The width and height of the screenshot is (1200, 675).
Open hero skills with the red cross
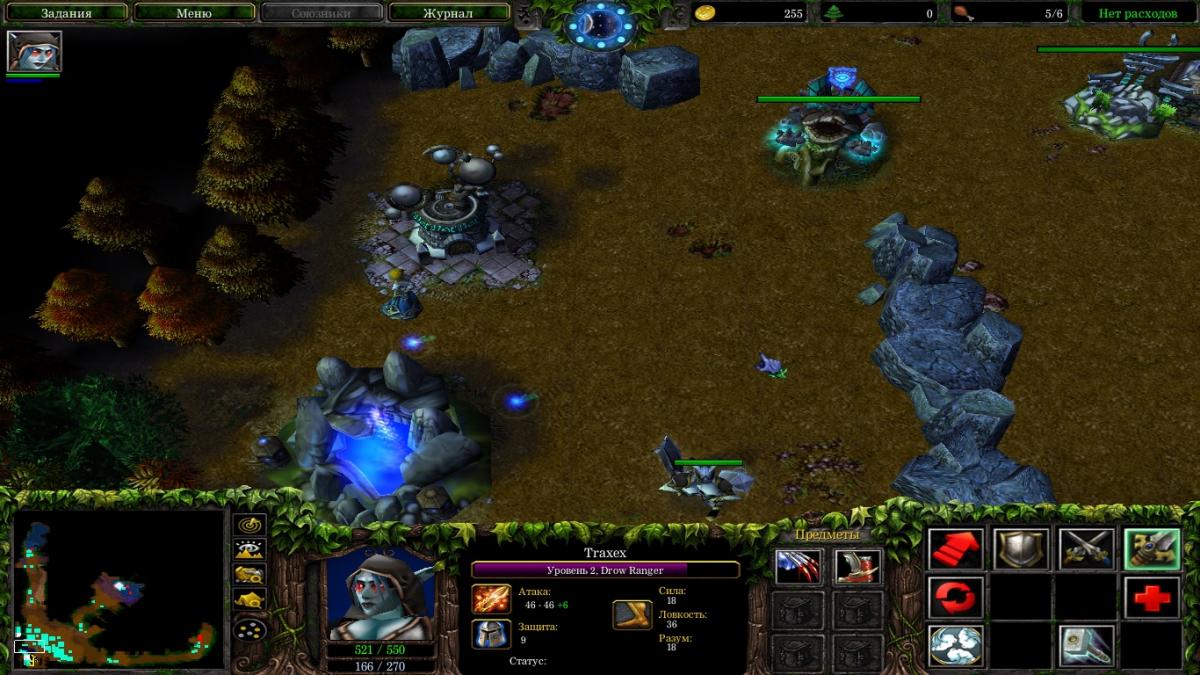(x=1151, y=598)
